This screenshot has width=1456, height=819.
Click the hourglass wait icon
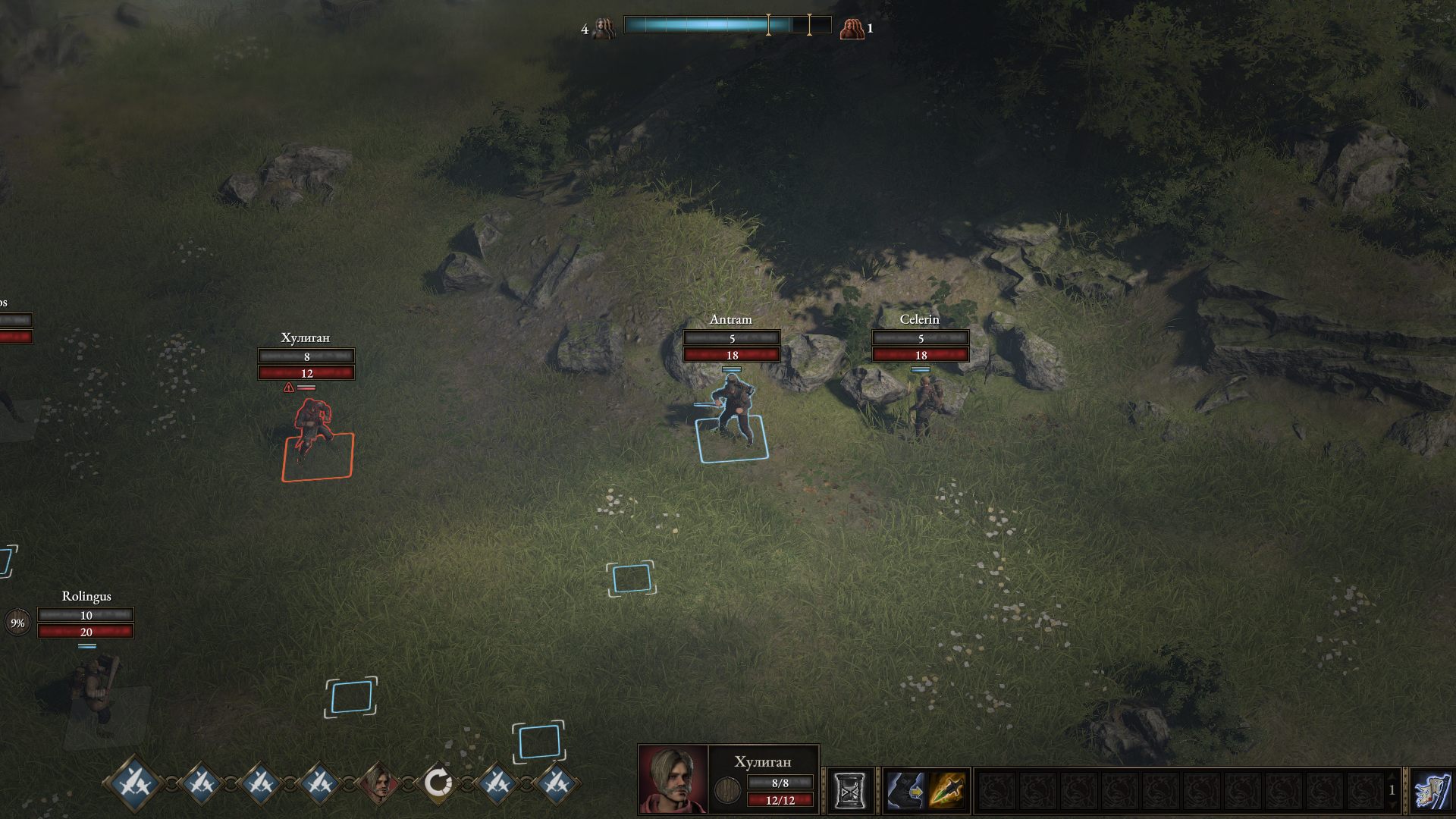pyautogui.click(x=850, y=787)
